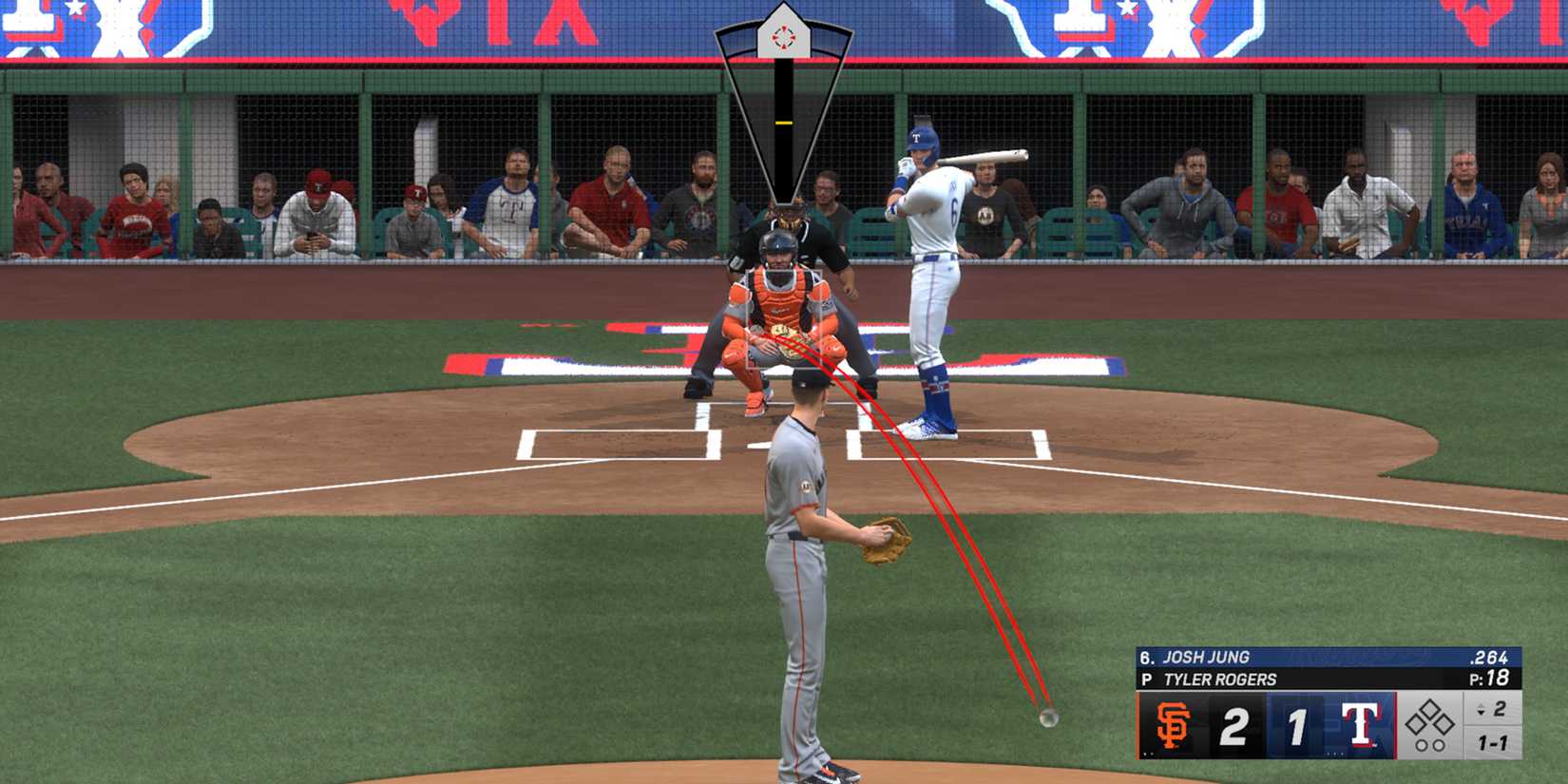Click the outs circles under the base diamonds
Image resolution: width=1568 pixels, height=784 pixels.
[x=1432, y=743]
